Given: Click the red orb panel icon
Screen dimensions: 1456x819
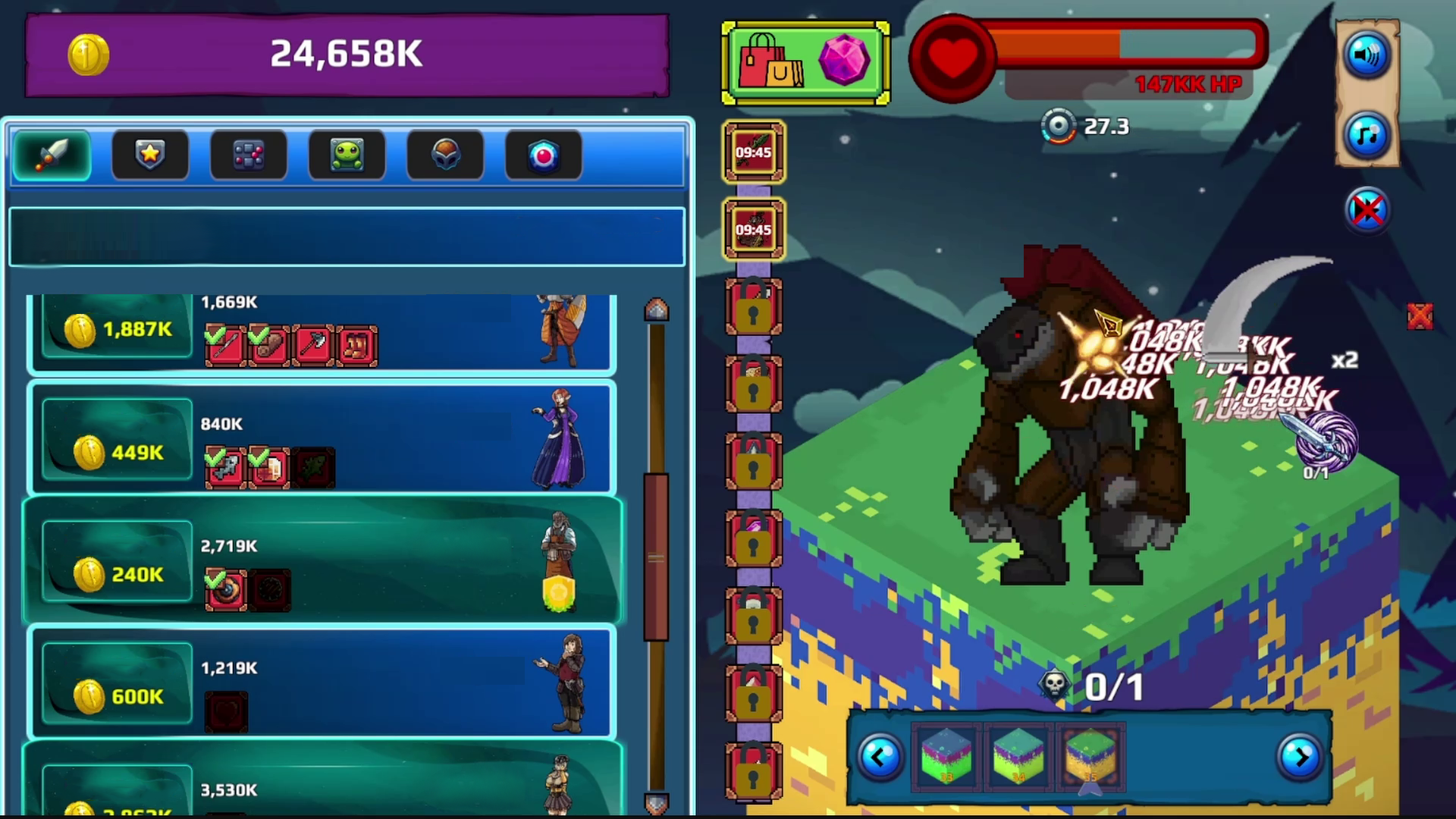Looking at the screenshot, I should pos(543,154).
